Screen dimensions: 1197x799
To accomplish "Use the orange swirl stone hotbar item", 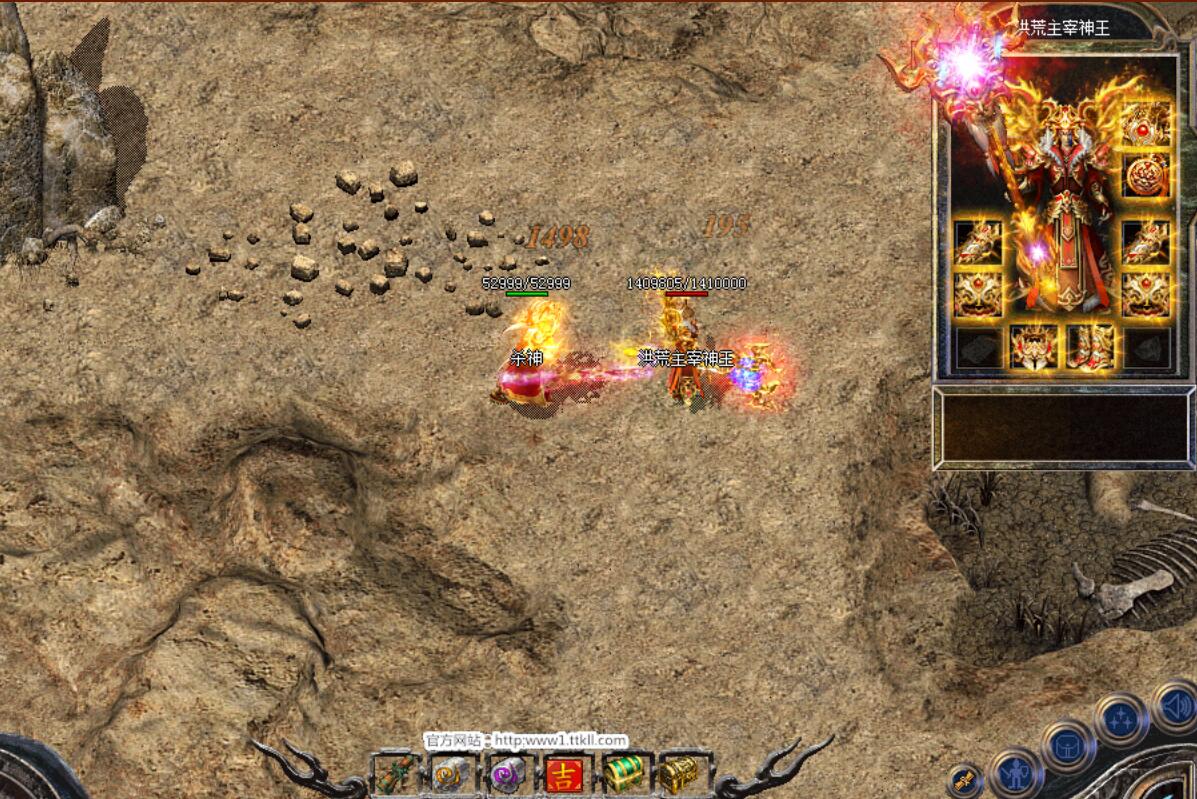I will tap(451, 774).
